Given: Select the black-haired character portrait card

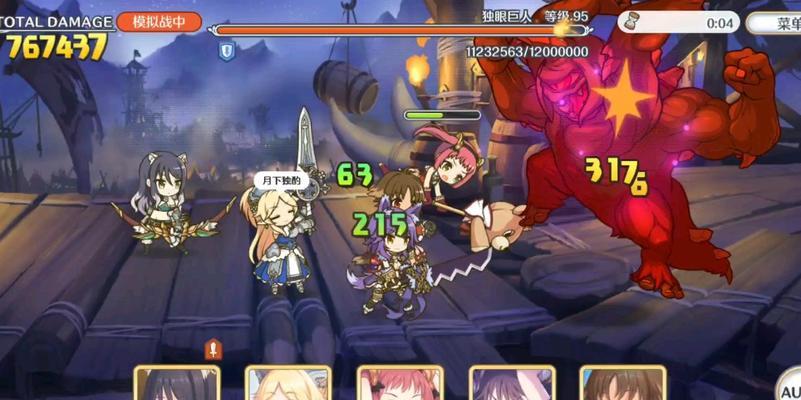Looking at the screenshot, I should click(177, 384).
